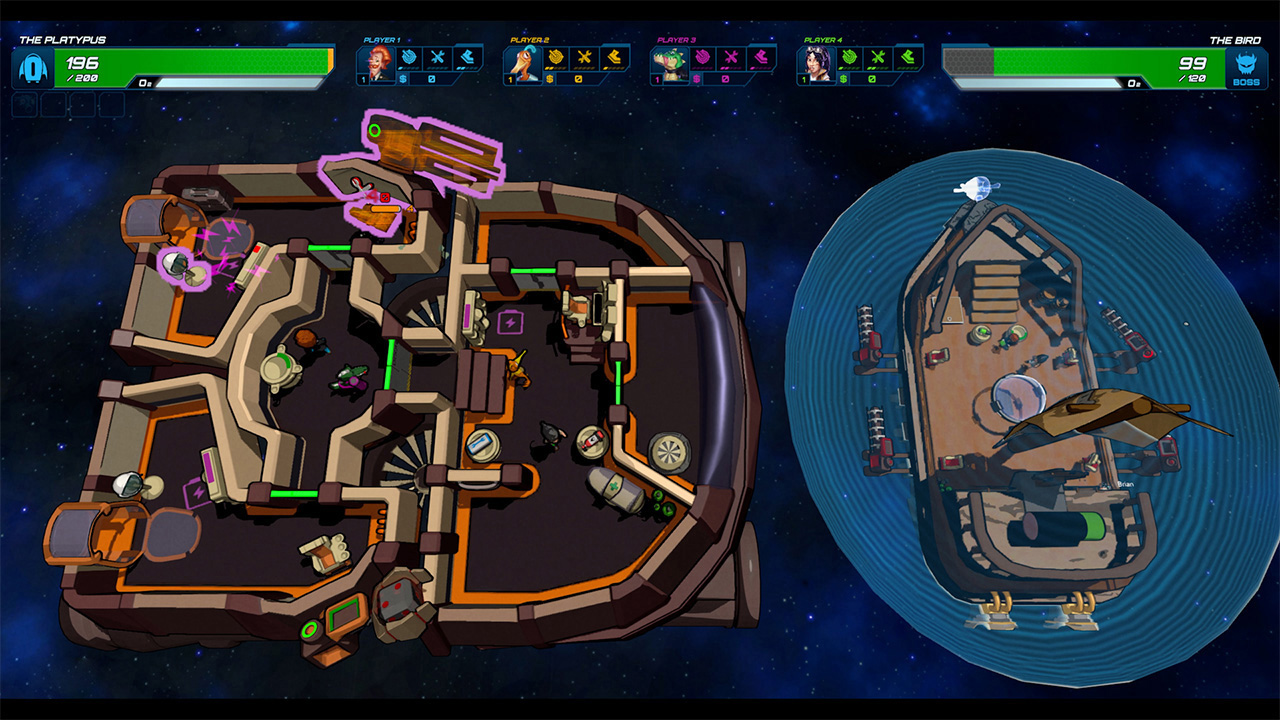Click THE BIRD name text
The height and width of the screenshot is (720, 1280).
(1235, 41)
